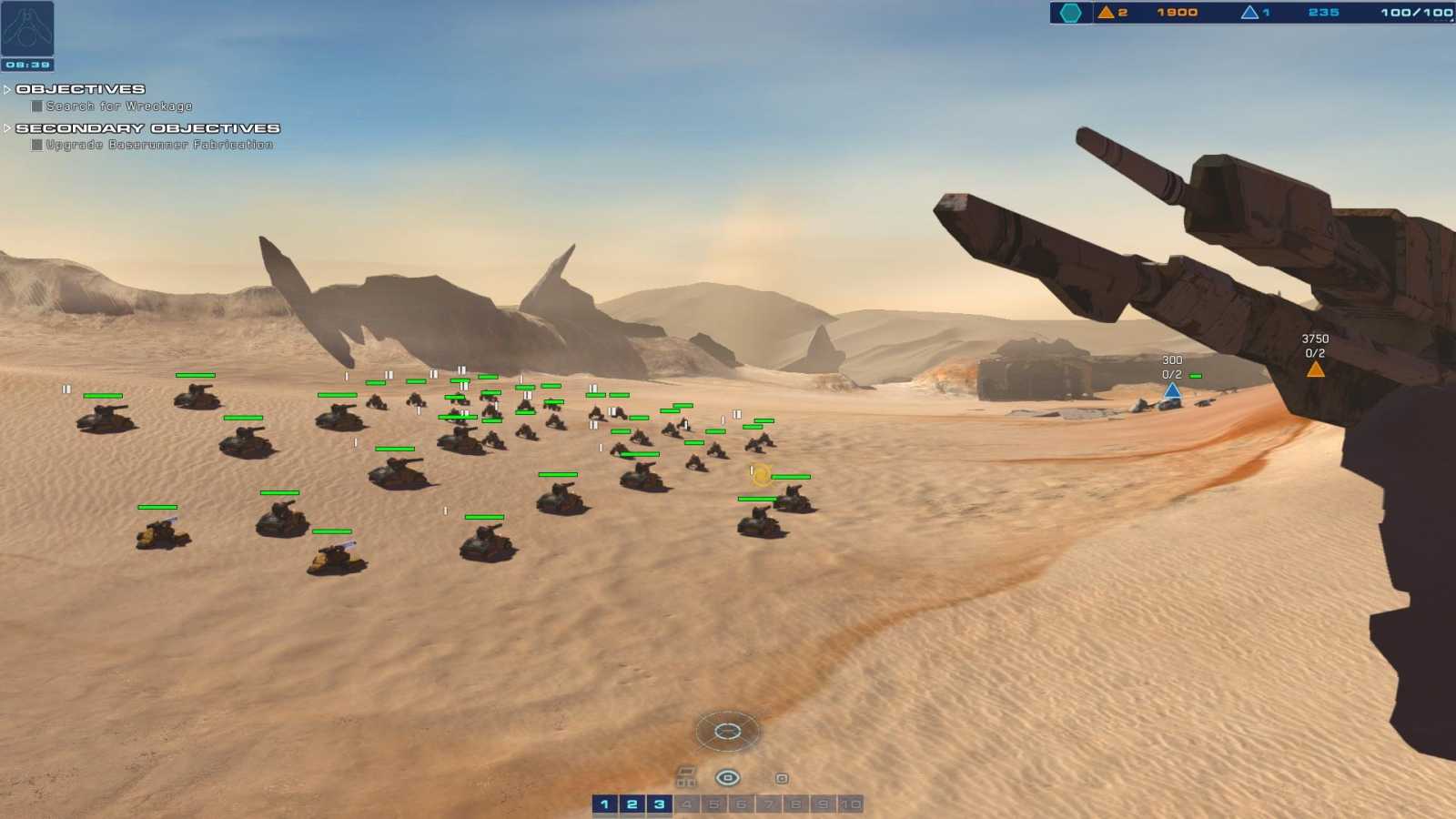Click the small square camera icon right of the eye

point(781,778)
